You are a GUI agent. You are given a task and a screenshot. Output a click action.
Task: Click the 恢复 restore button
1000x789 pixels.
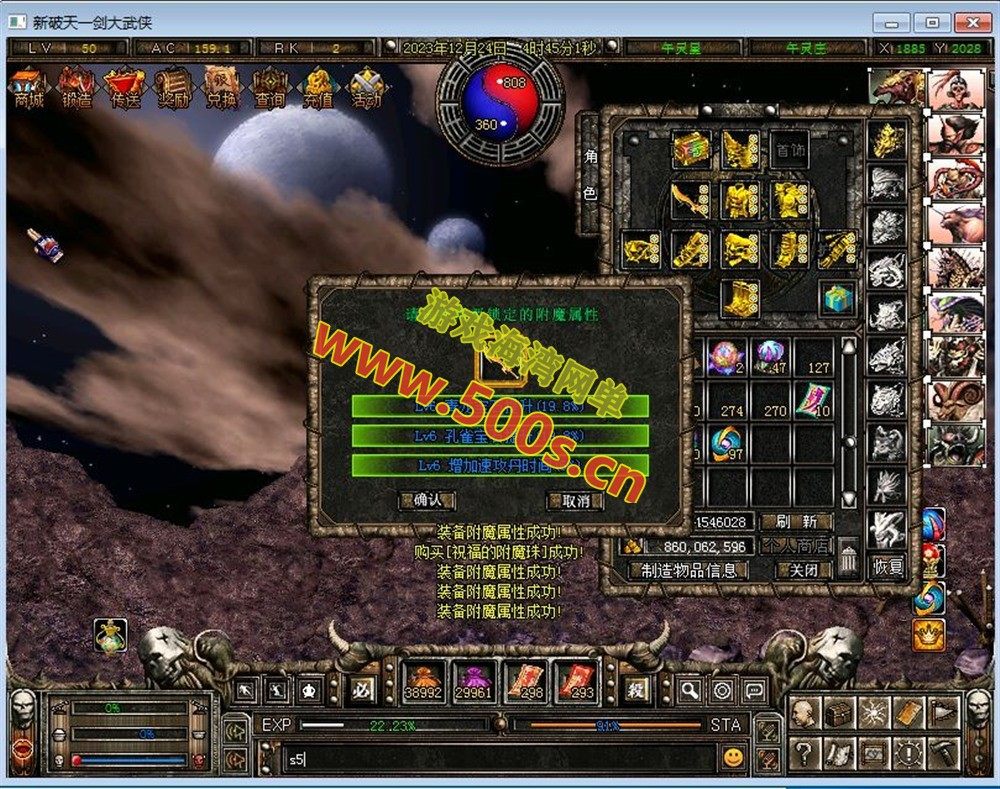pyautogui.click(x=887, y=566)
